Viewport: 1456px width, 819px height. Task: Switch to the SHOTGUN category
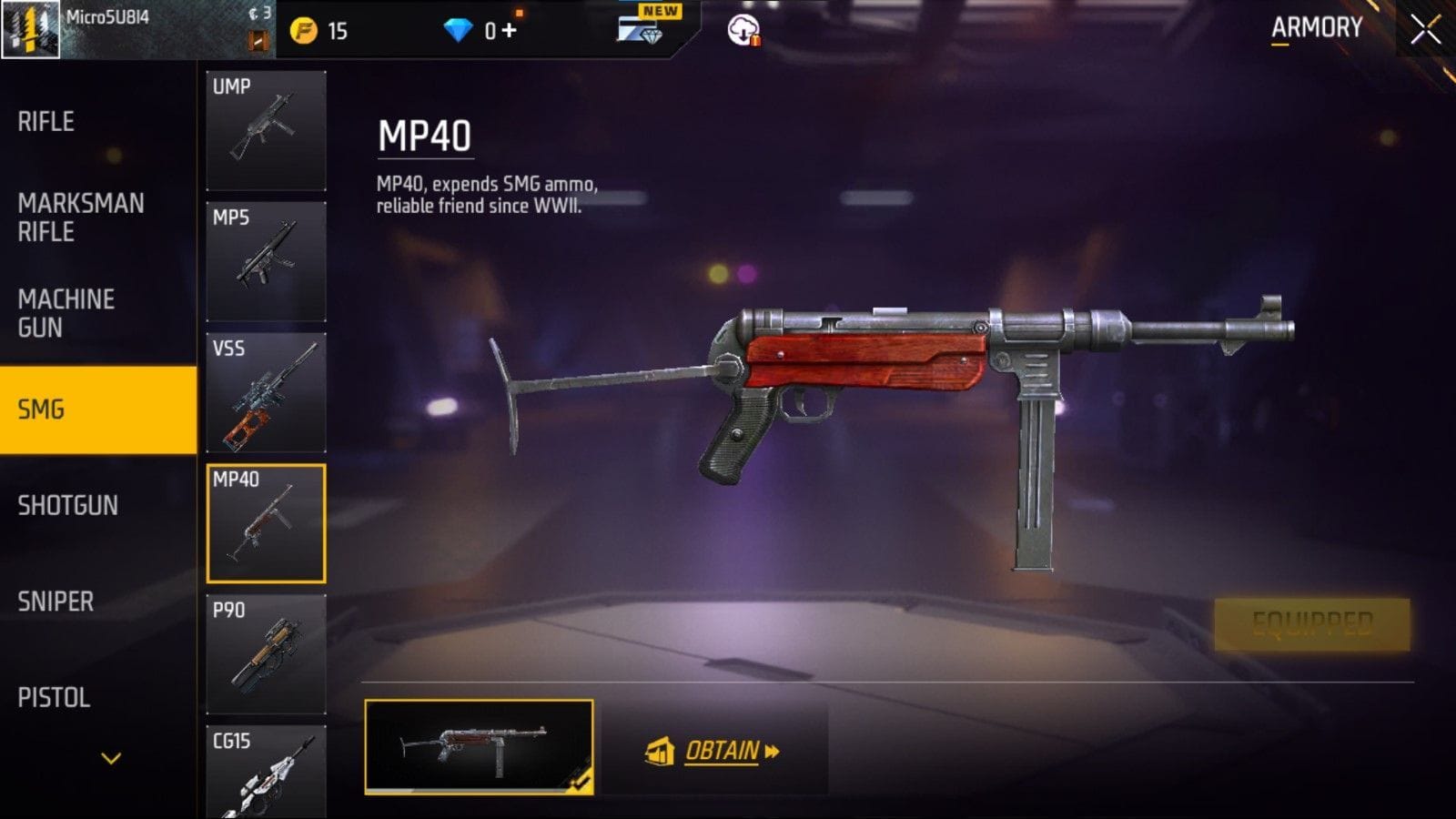(x=70, y=506)
